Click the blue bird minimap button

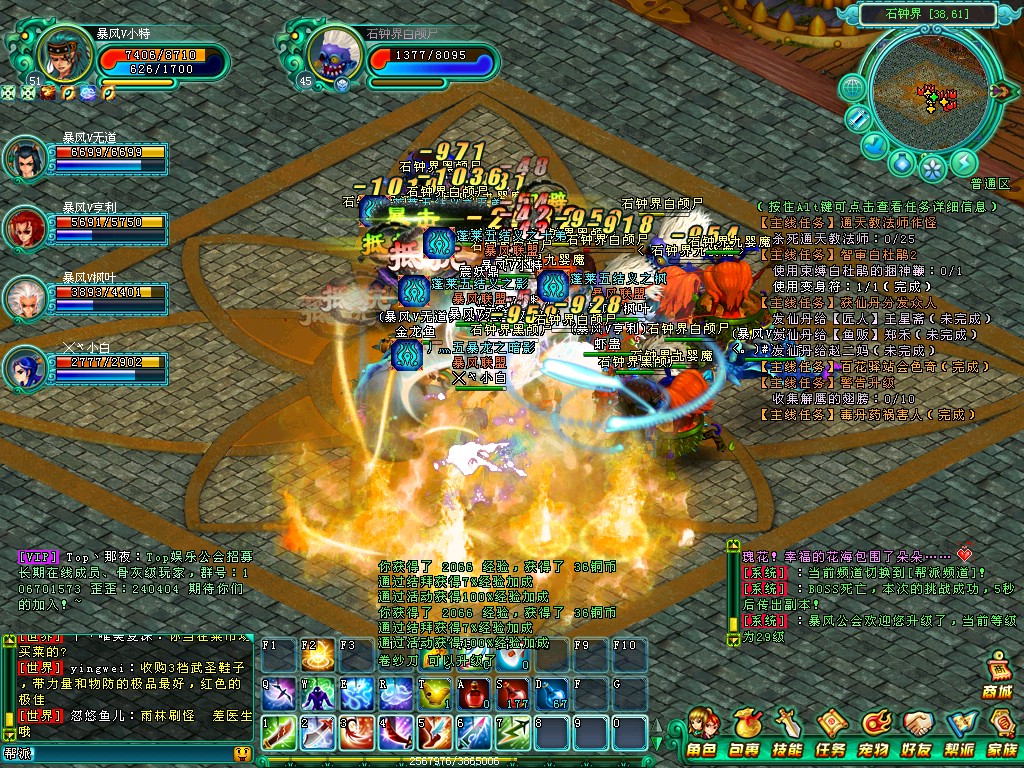click(874, 146)
